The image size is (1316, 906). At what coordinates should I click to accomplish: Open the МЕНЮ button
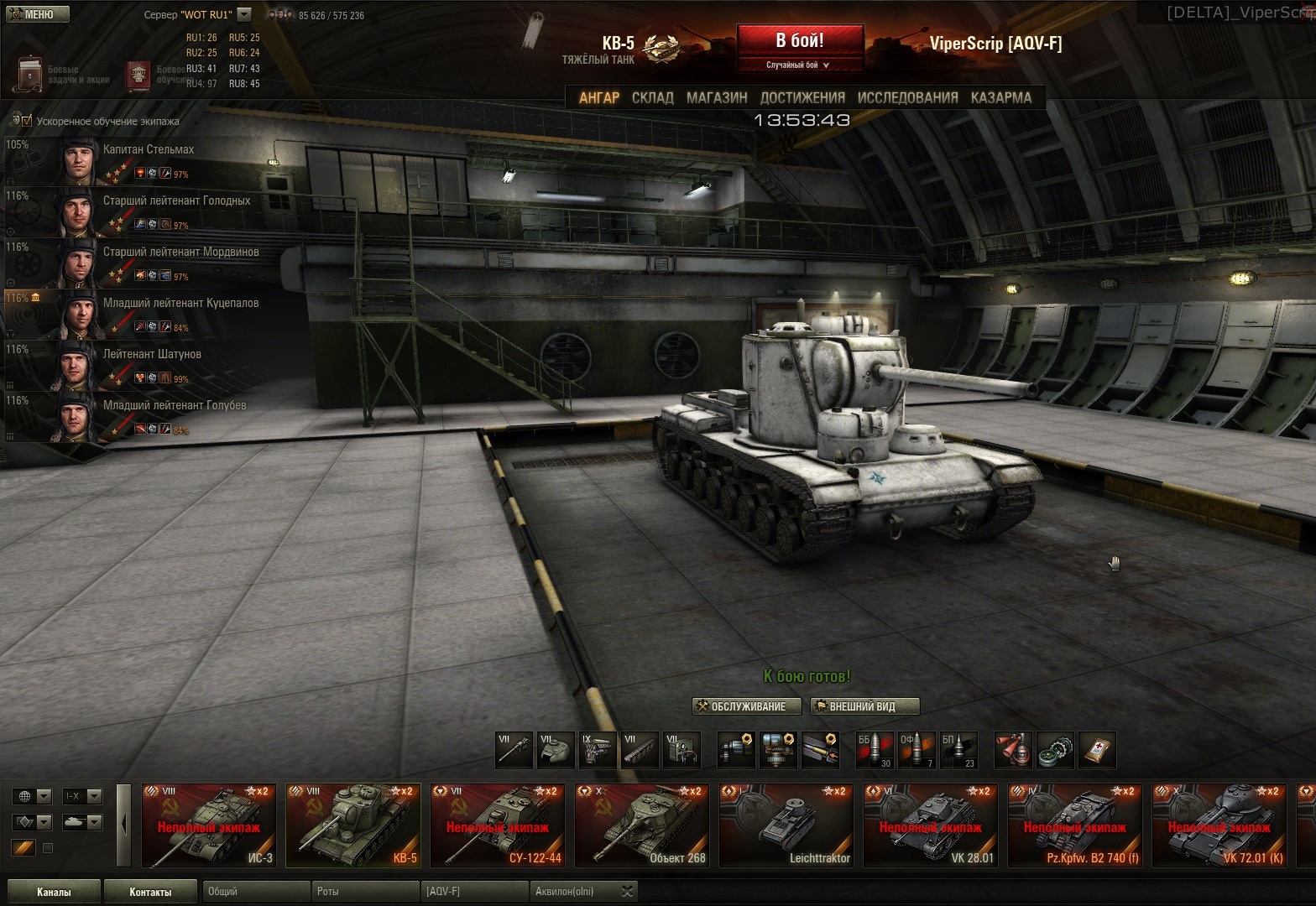coord(35,14)
